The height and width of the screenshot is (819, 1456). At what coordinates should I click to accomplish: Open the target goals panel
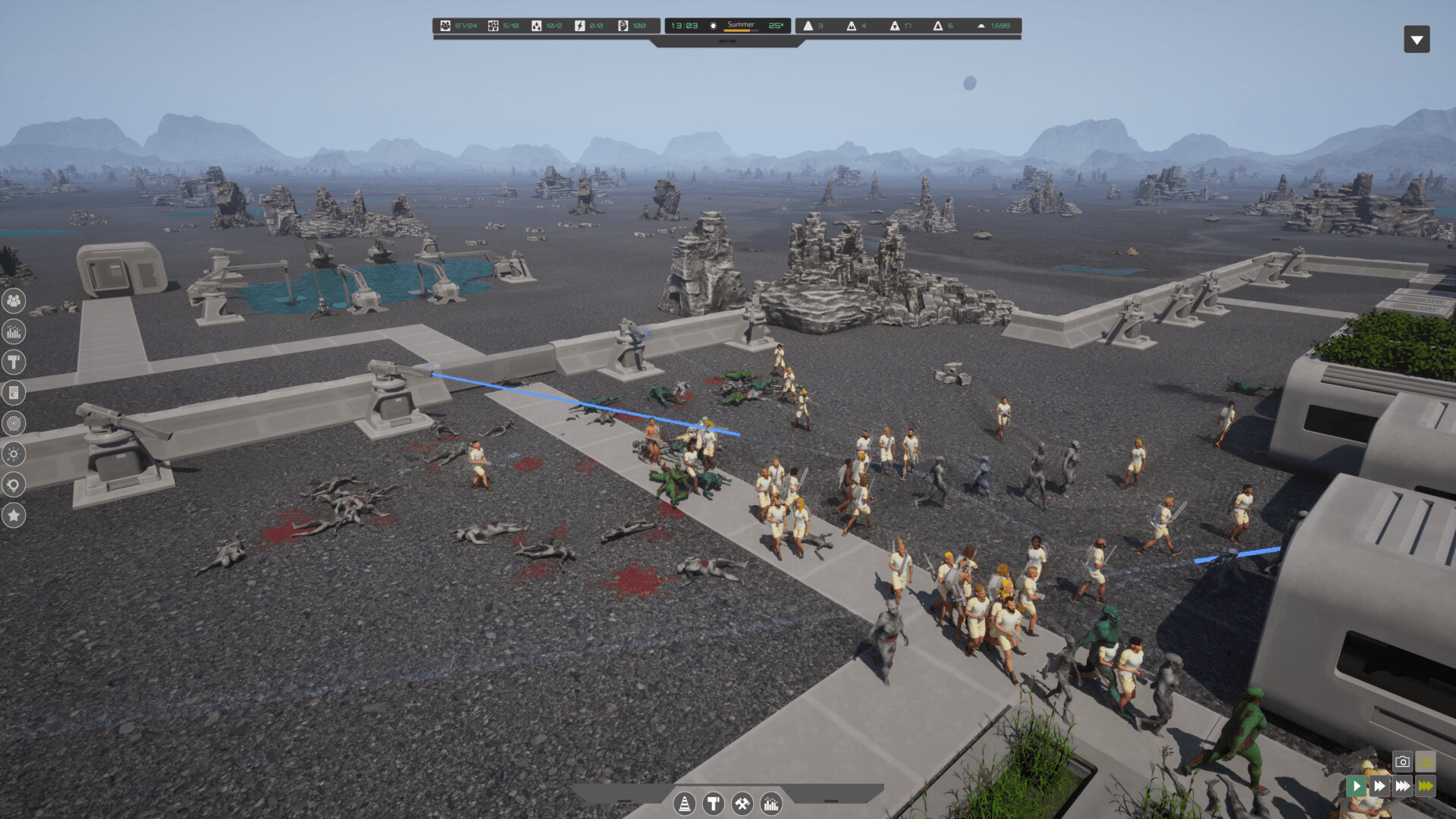pos(14,424)
